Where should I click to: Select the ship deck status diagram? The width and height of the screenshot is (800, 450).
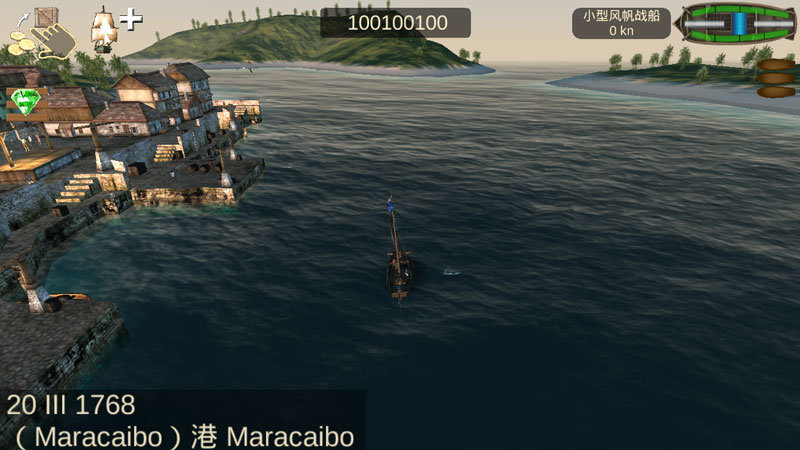coord(736,23)
